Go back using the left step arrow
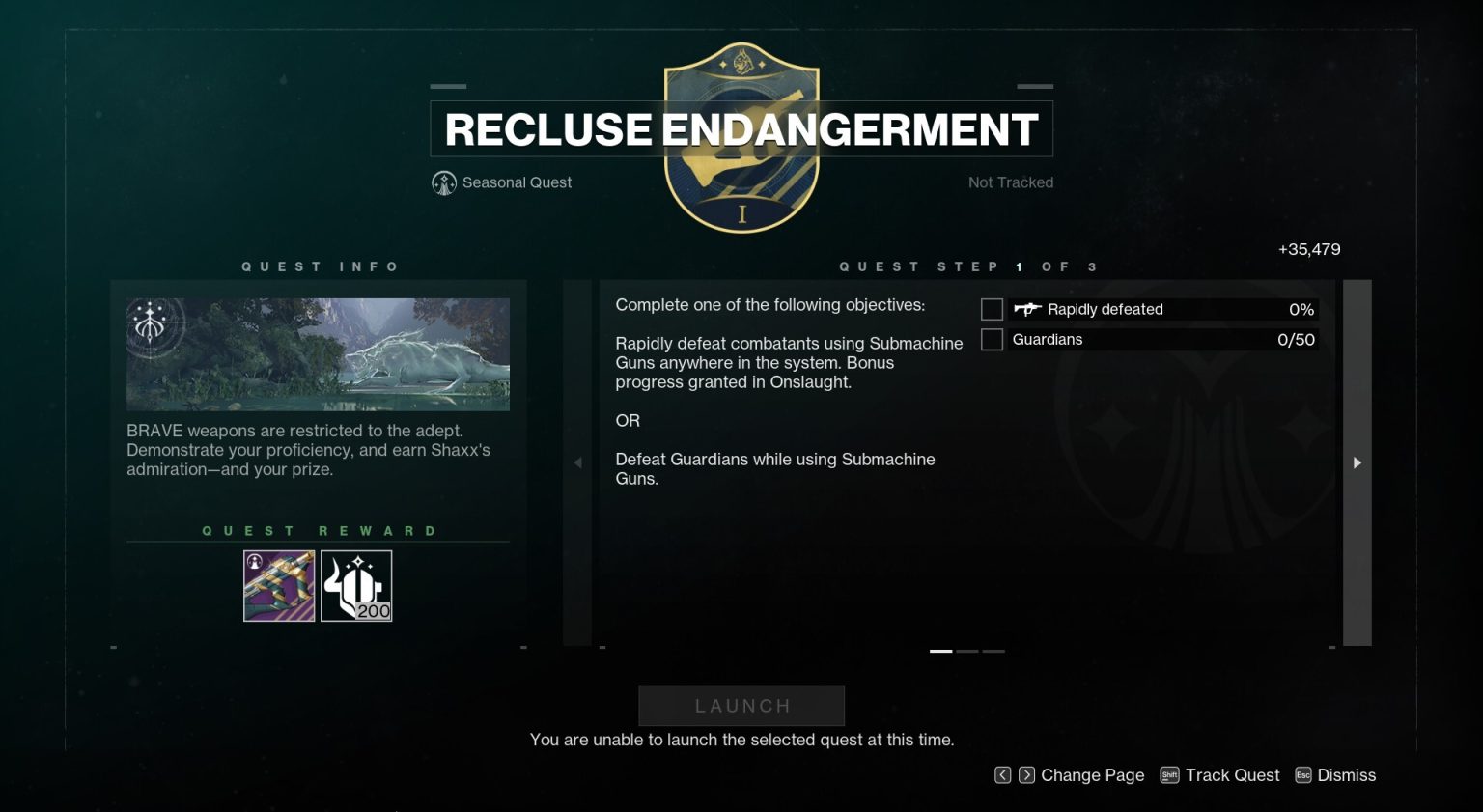This screenshot has height=812, width=1483. pyautogui.click(x=576, y=463)
